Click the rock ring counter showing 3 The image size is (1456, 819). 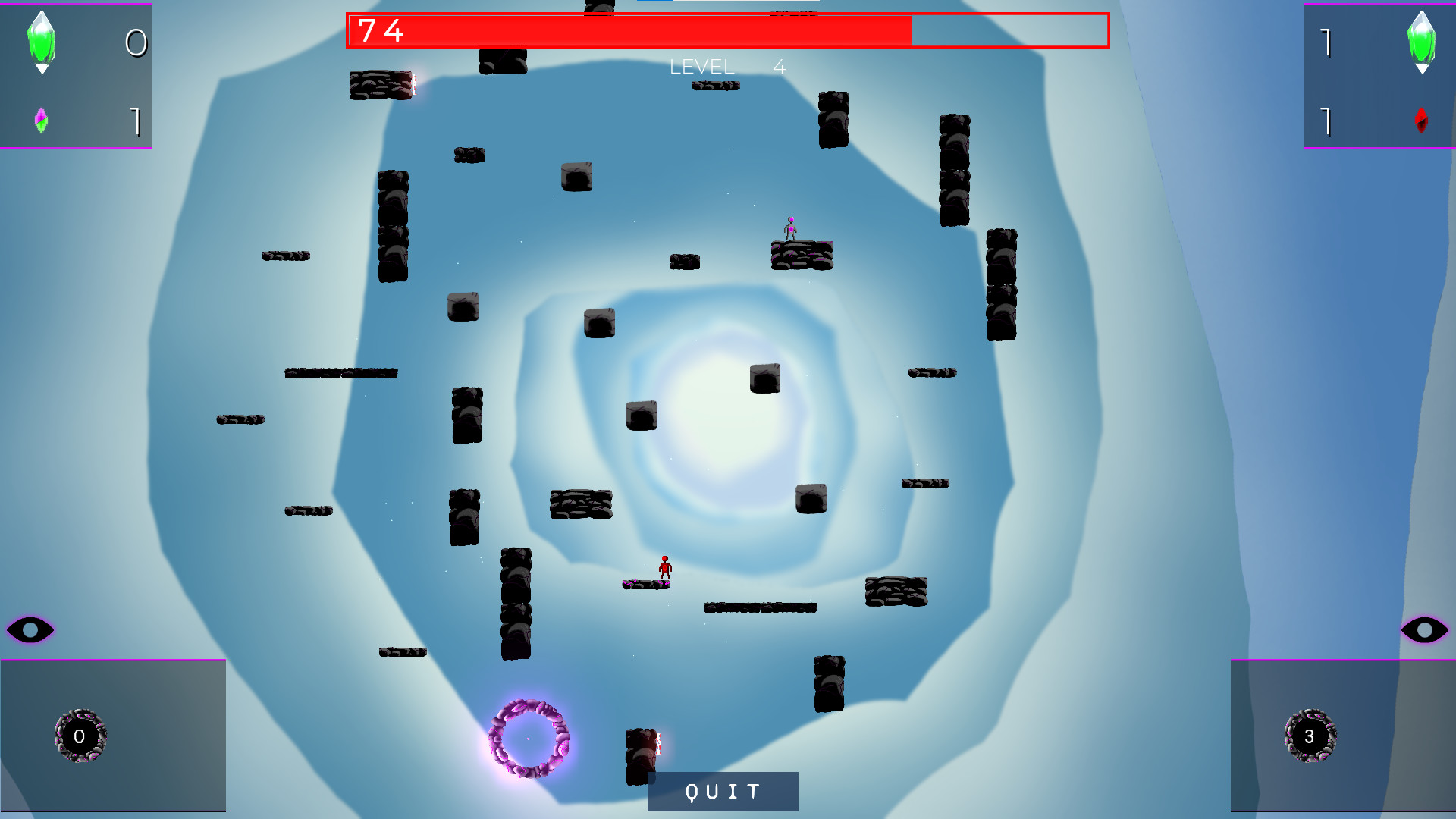pyautogui.click(x=1310, y=736)
